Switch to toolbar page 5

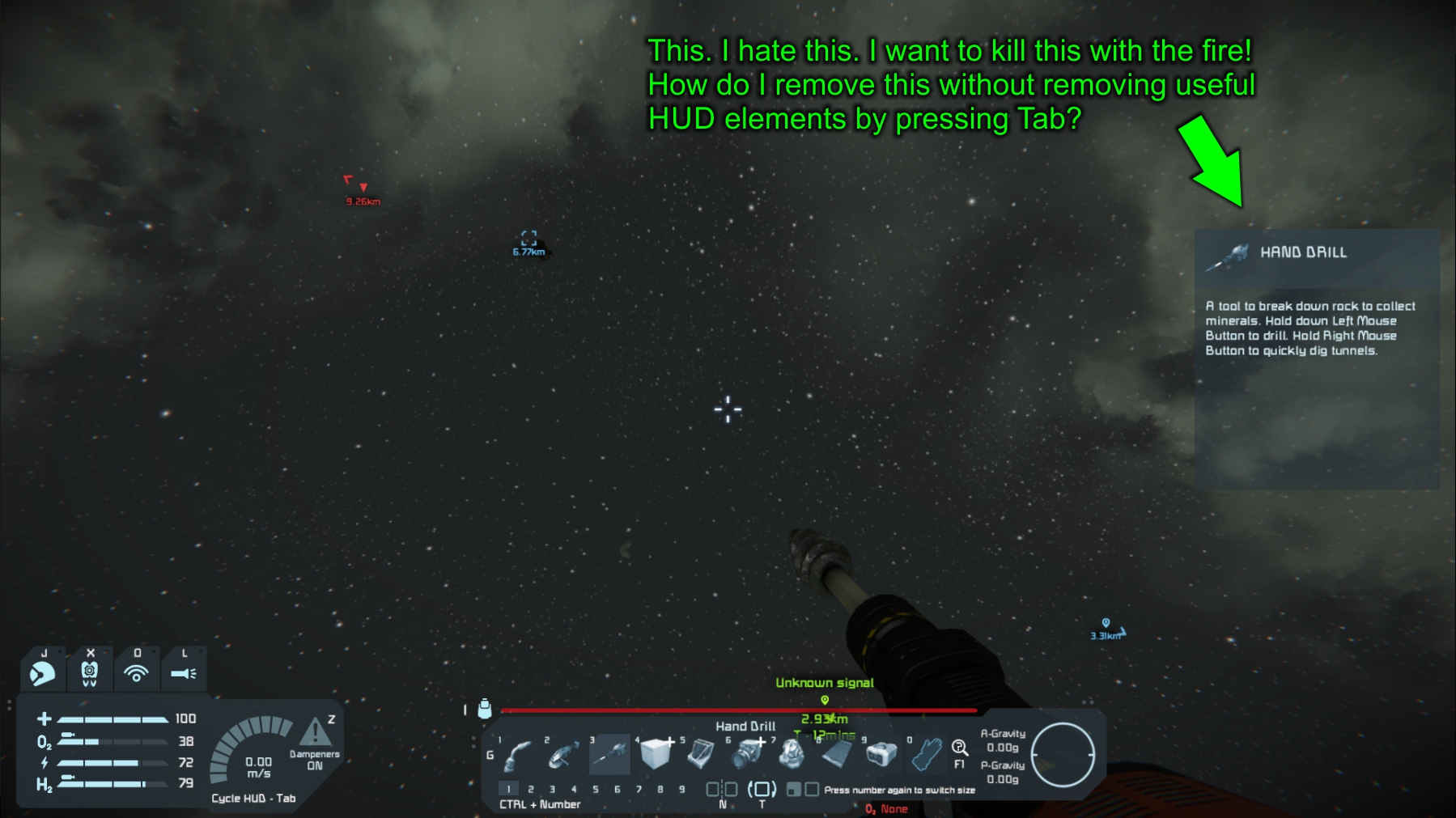596,789
